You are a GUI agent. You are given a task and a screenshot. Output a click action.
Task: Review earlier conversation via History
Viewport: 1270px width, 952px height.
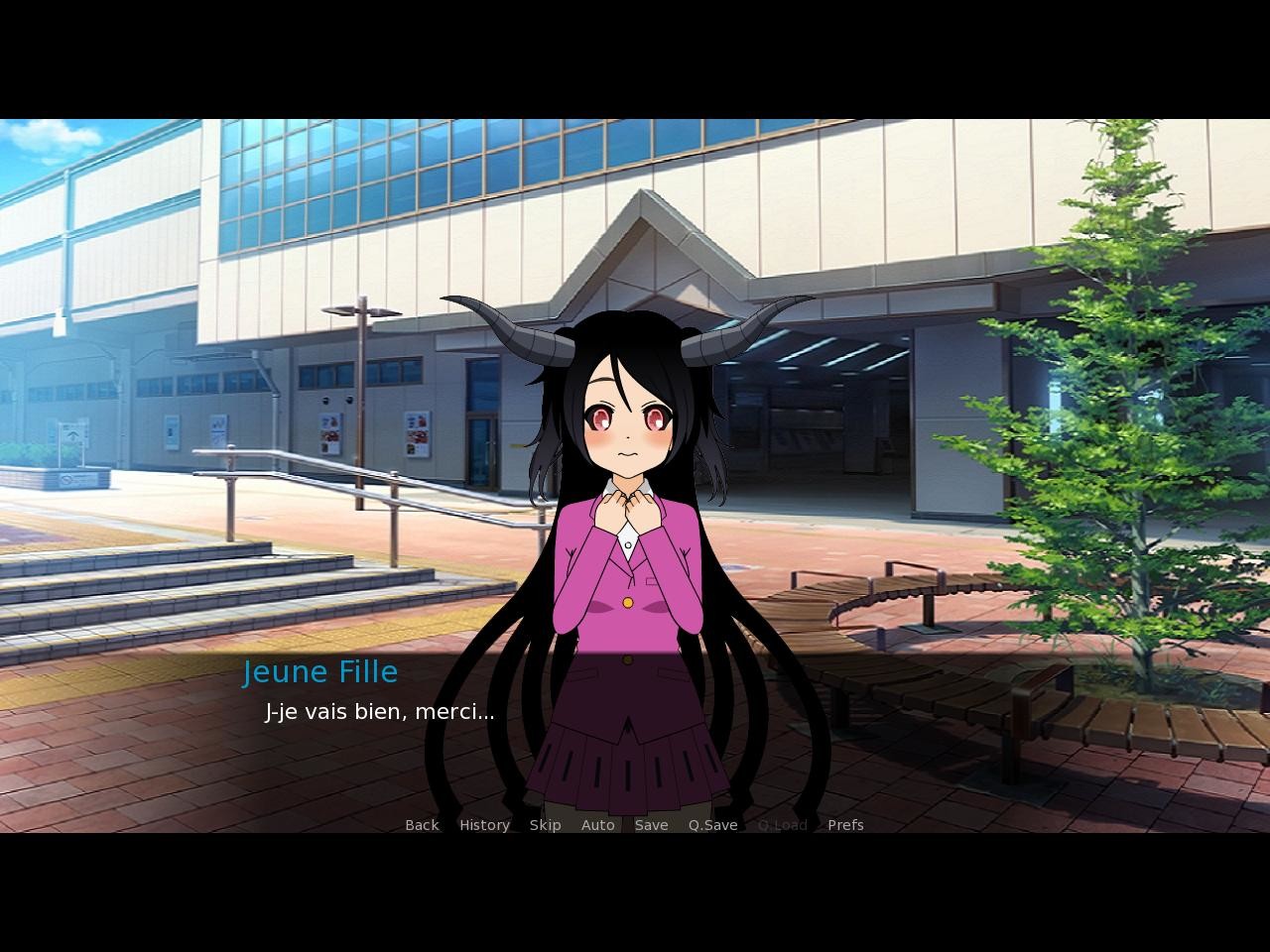tap(483, 824)
